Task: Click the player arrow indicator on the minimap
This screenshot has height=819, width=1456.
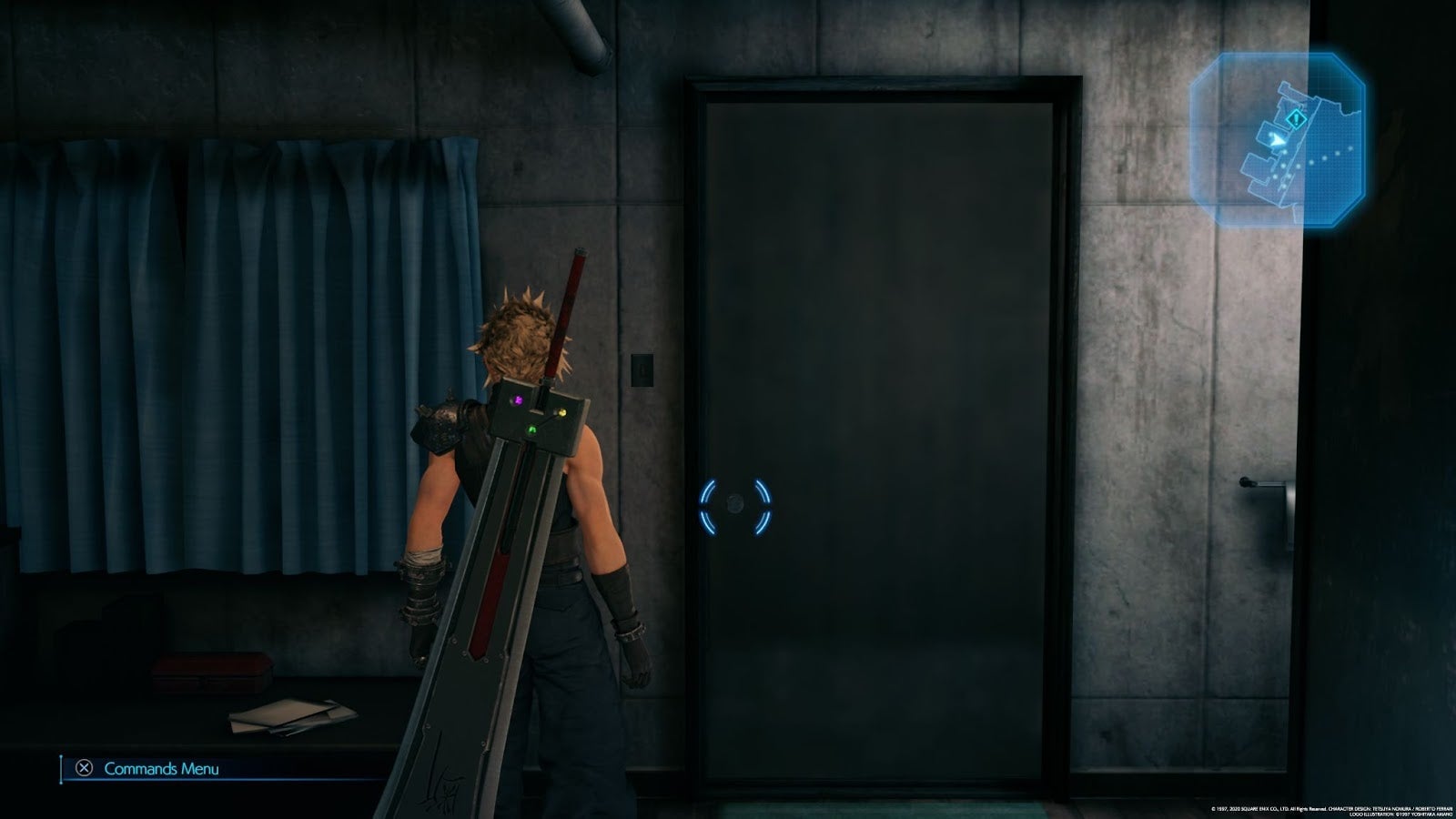Action: [1278, 139]
